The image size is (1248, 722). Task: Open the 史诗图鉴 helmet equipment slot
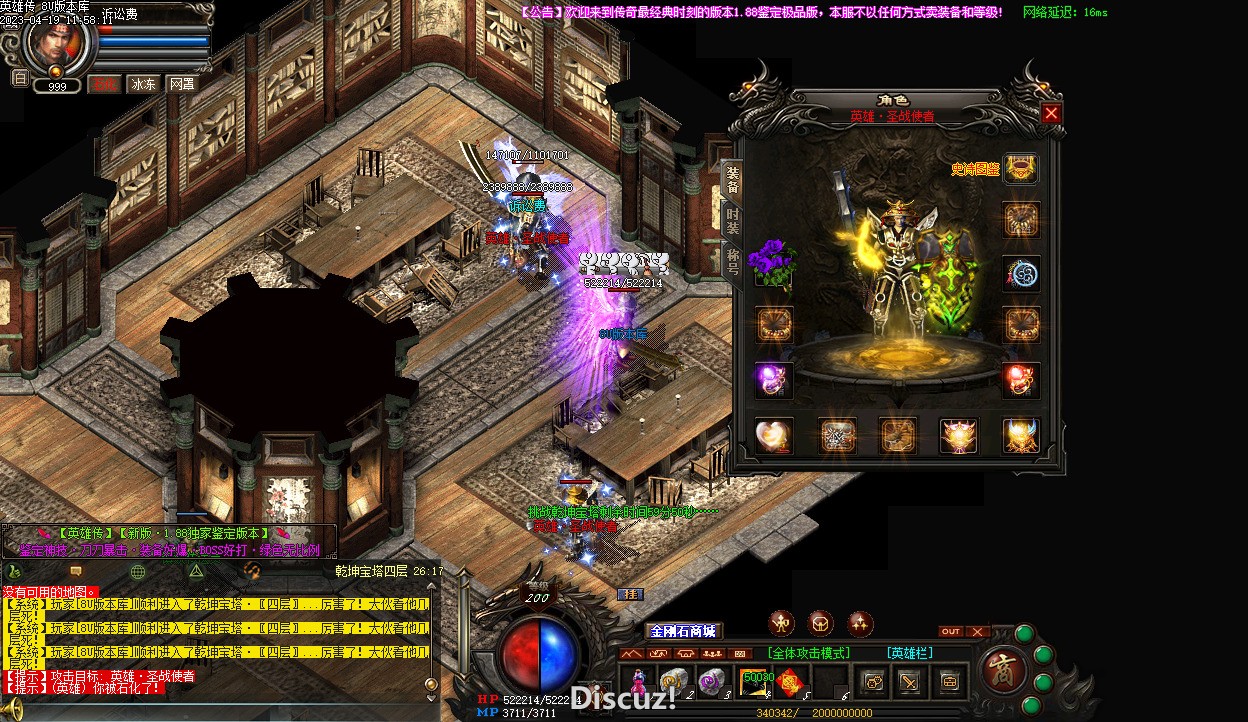coord(1020,169)
